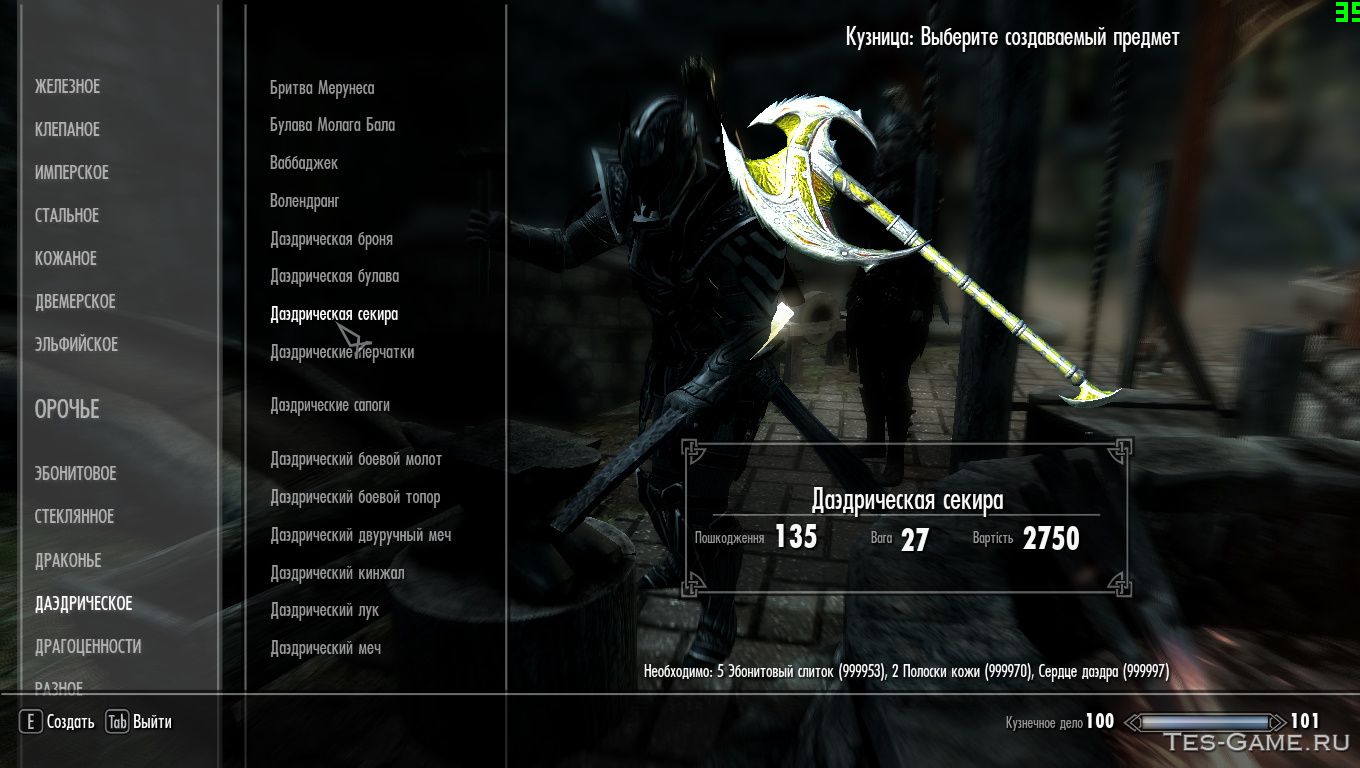
Task: Select the ЭБОНИТОВОЕ category
Action: [75, 474]
